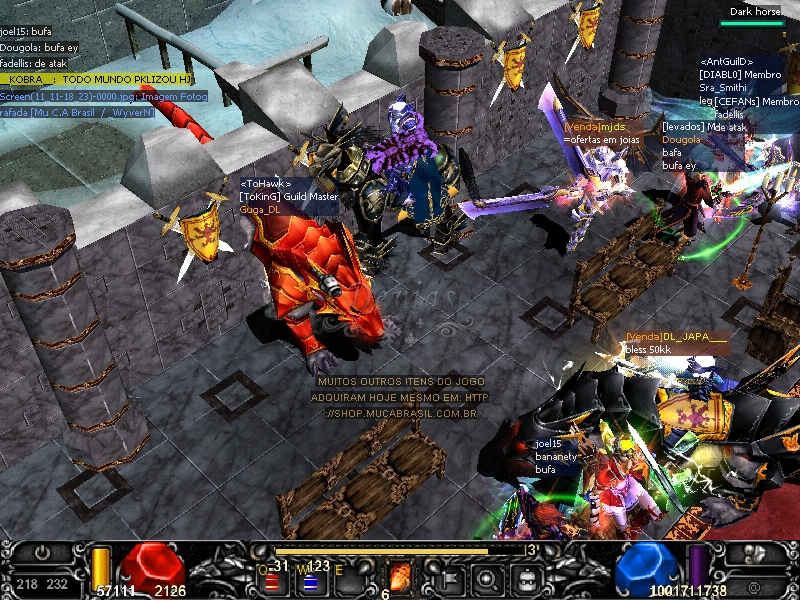The image size is (800, 600).
Task: Click the power button in the HUD
Action: click(x=40, y=552)
